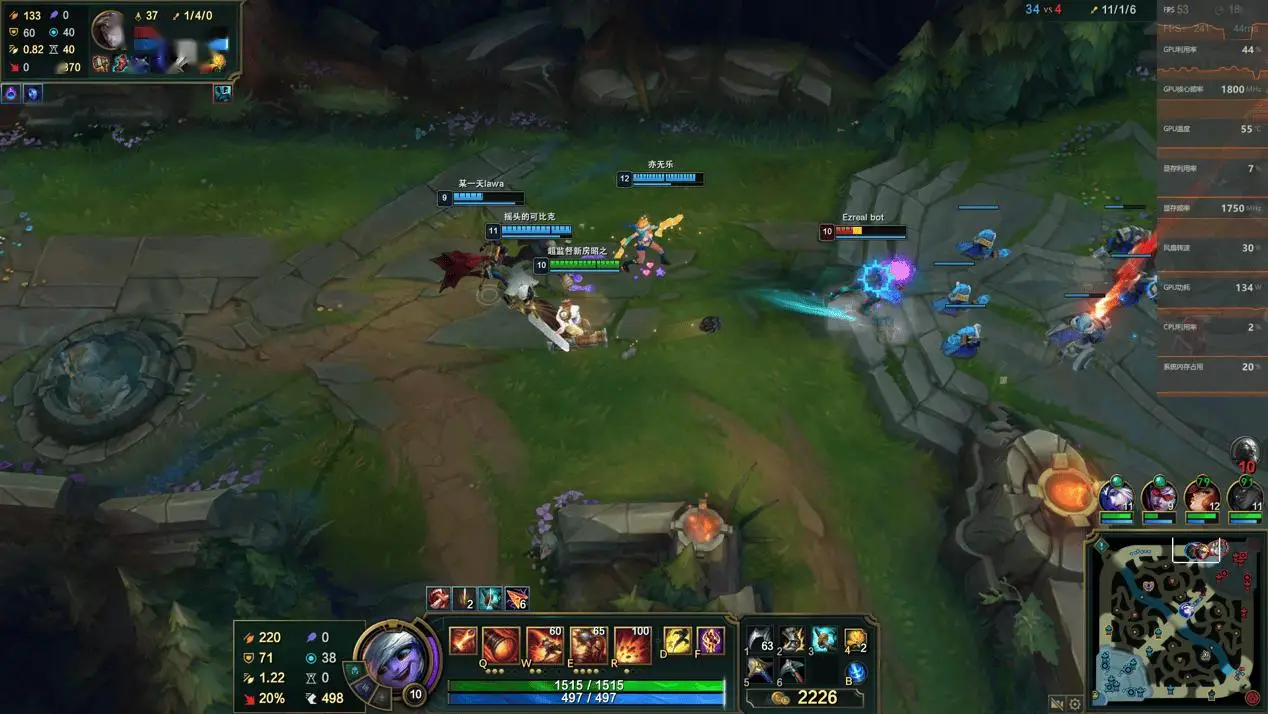This screenshot has width=1268, height=714.
Task: Toggle the camera lock icon beside the minimap
Action: click(1057, 704)
